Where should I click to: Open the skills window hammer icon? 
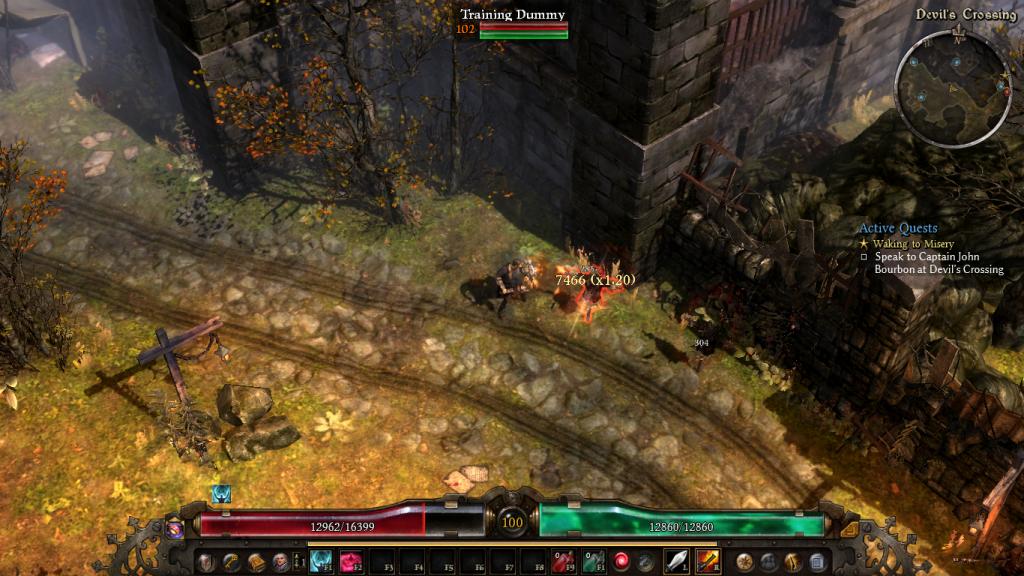pos(231,562)
